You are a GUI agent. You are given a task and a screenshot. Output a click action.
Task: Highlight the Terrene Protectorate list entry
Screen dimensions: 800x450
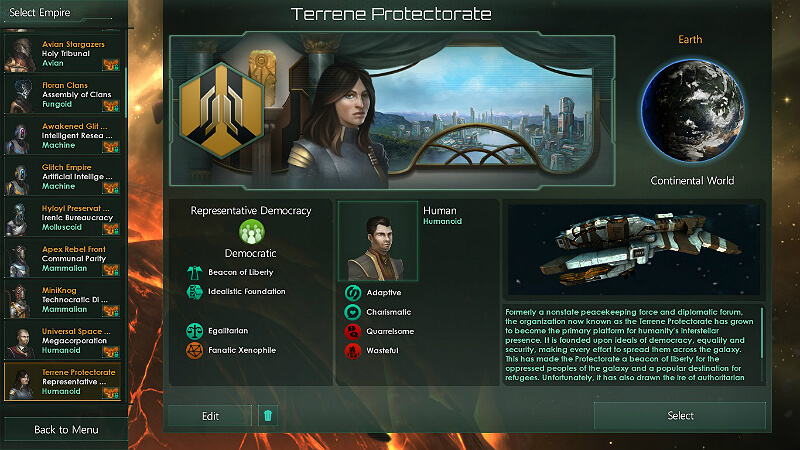(63, 381)
